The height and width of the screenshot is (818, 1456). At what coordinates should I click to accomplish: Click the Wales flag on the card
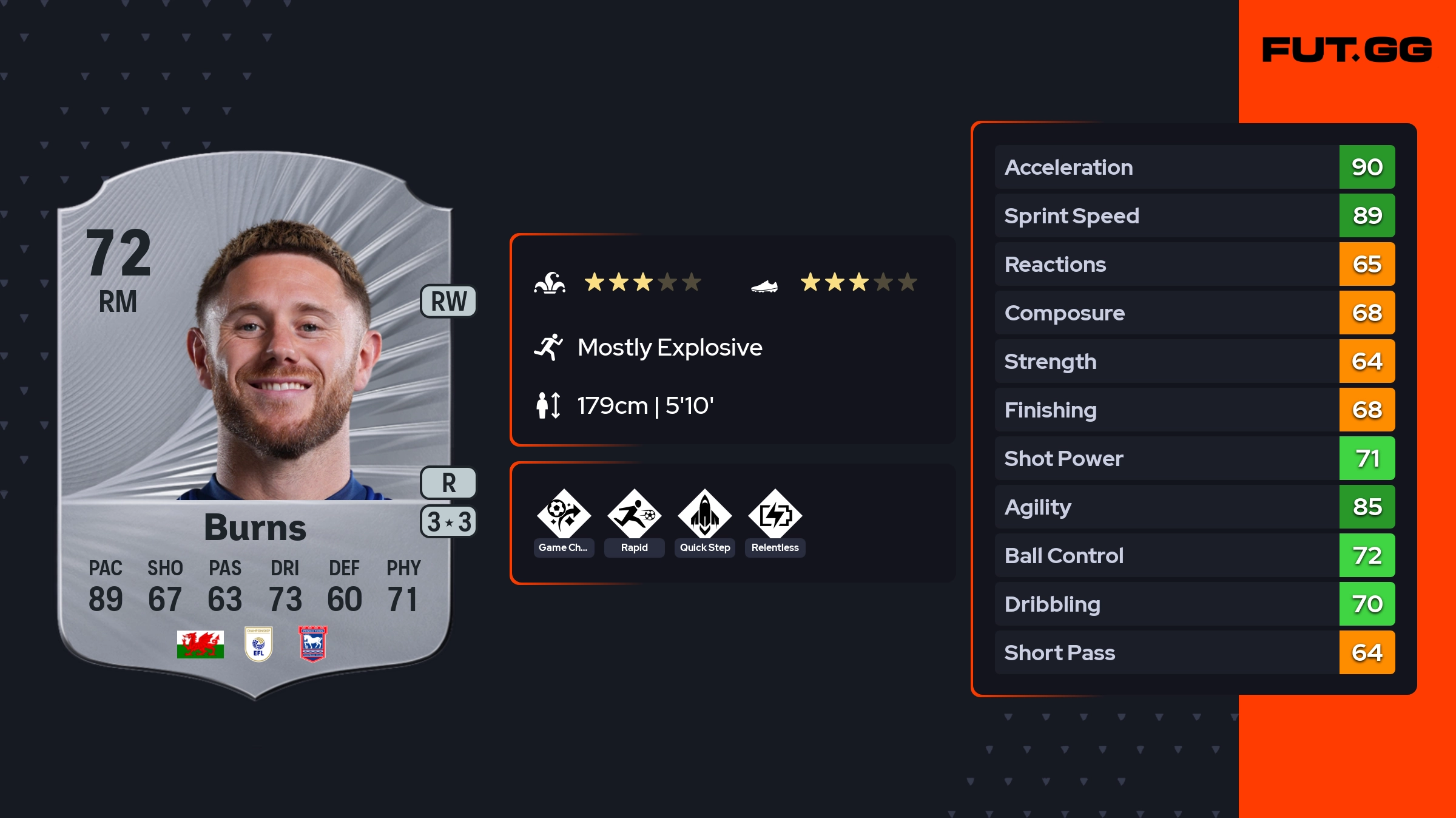(x=200, y=644)
